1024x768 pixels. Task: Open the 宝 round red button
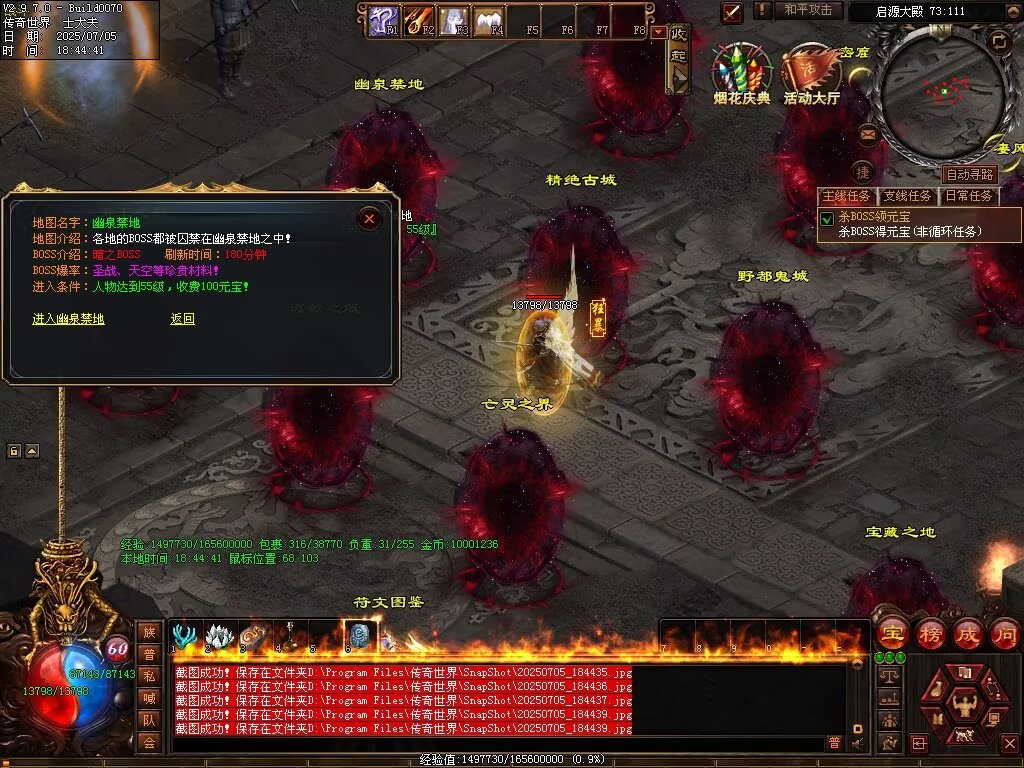(891, 634)
